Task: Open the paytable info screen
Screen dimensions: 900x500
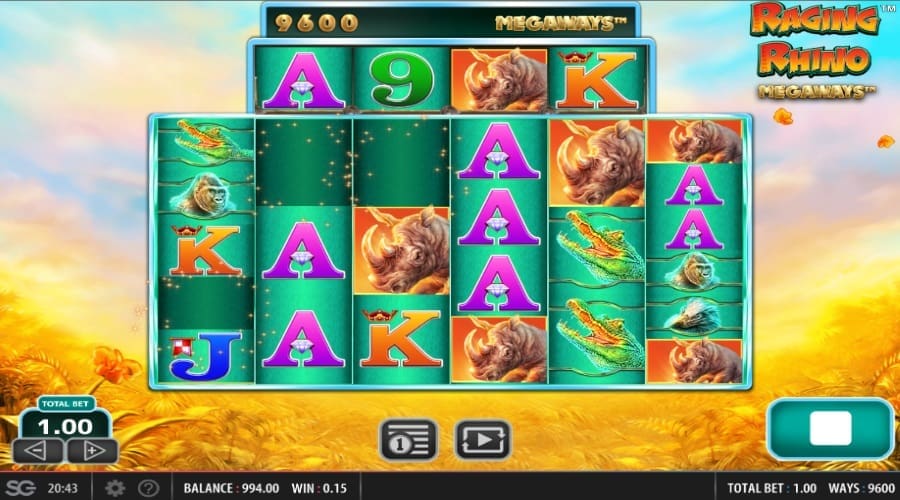Action: coord(408,439)
